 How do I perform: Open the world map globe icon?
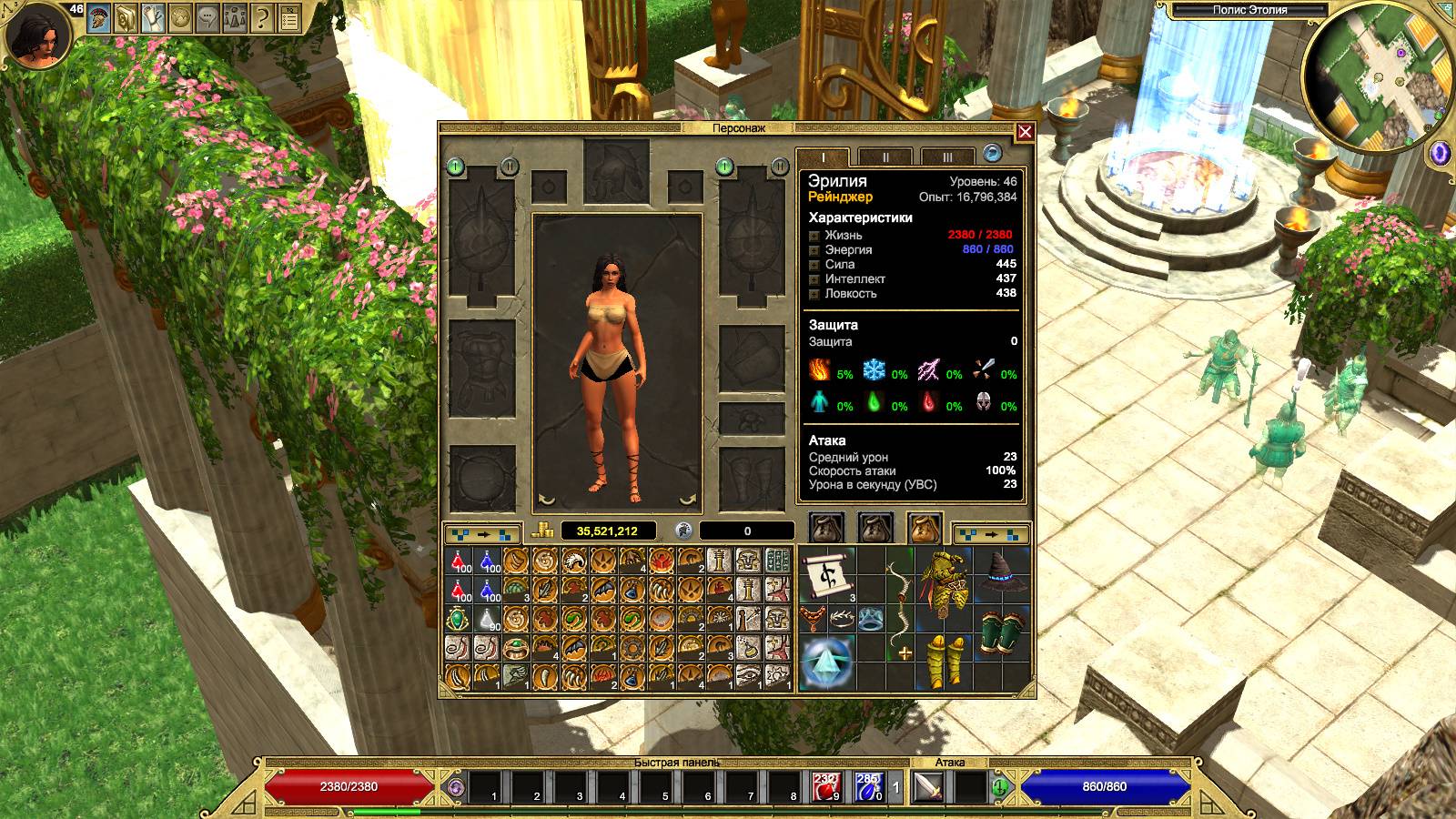click(180, 17)
